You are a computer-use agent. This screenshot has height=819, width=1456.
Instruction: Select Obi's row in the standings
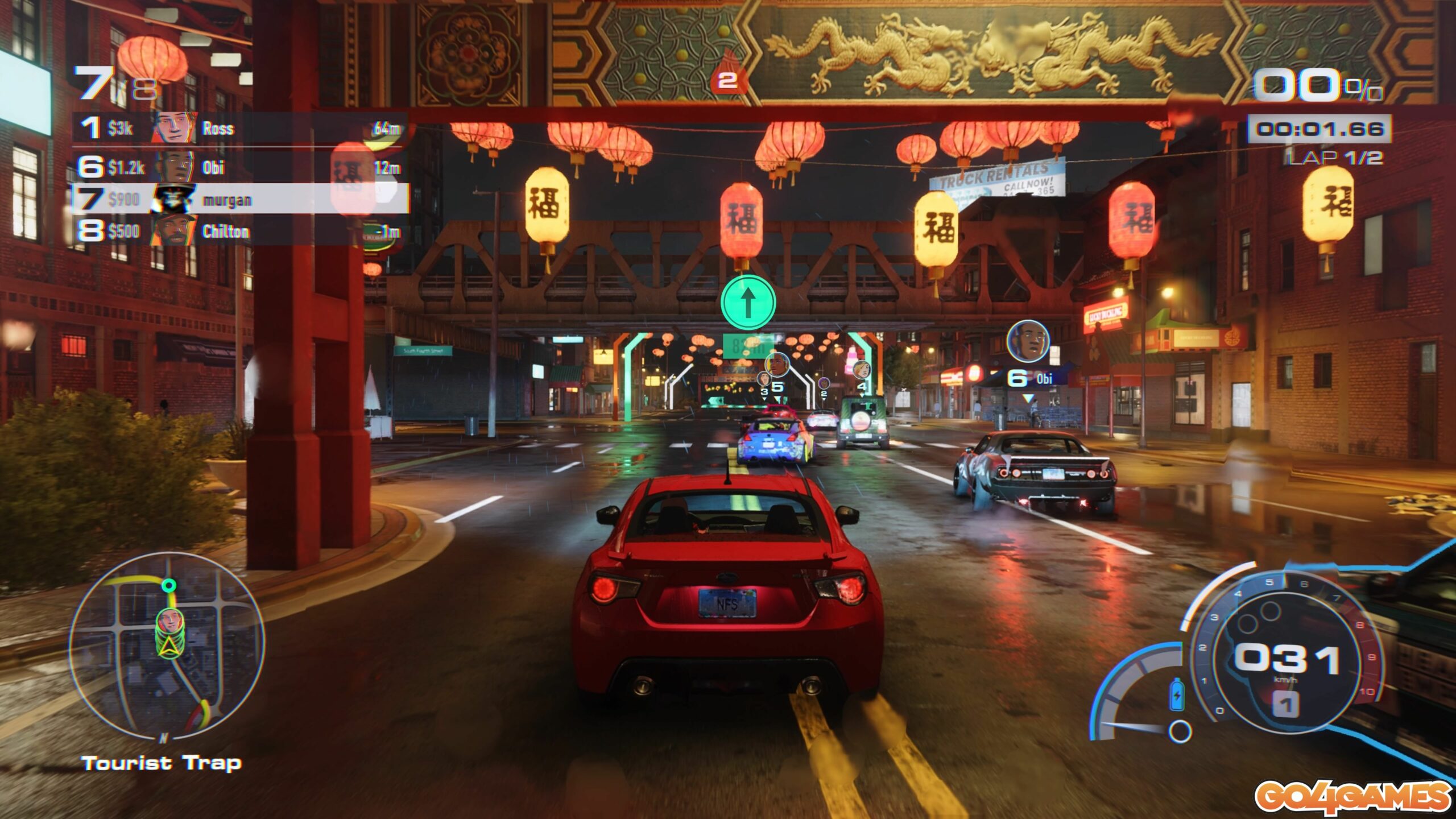[x=239, y=167]
